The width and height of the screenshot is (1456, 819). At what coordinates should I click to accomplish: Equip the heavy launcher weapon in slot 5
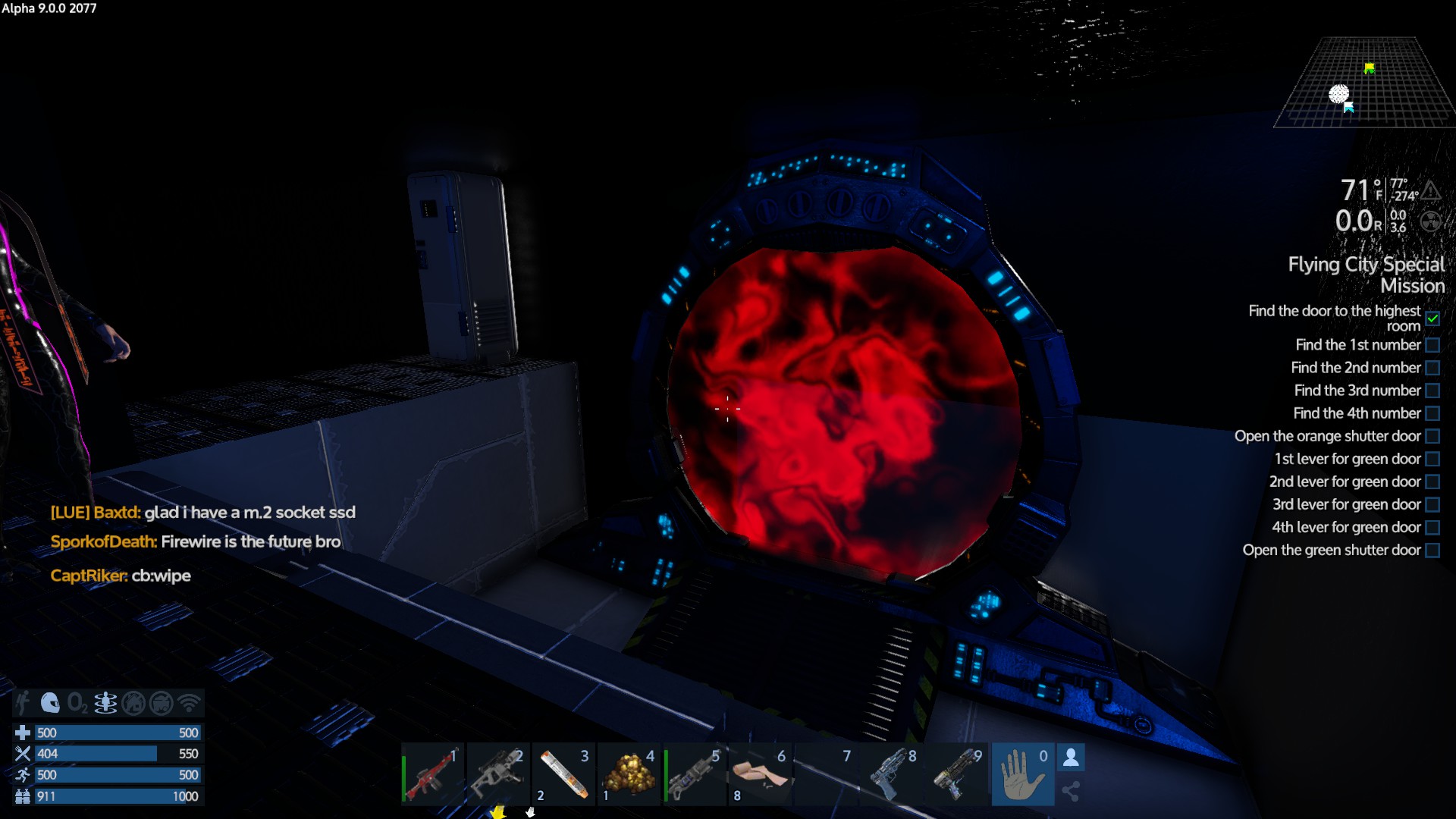[694, 775]
